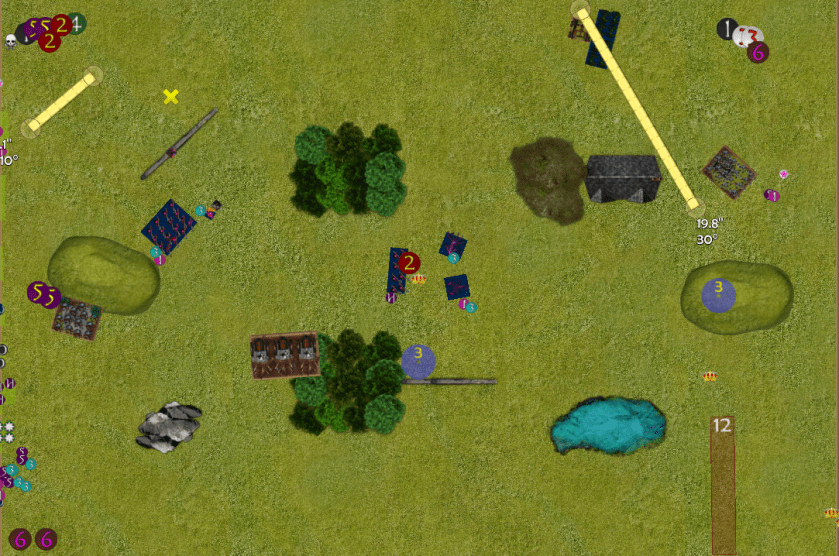Click the white skull icon
This screenshot has height=556, width=839.
[x=12, y=41]
